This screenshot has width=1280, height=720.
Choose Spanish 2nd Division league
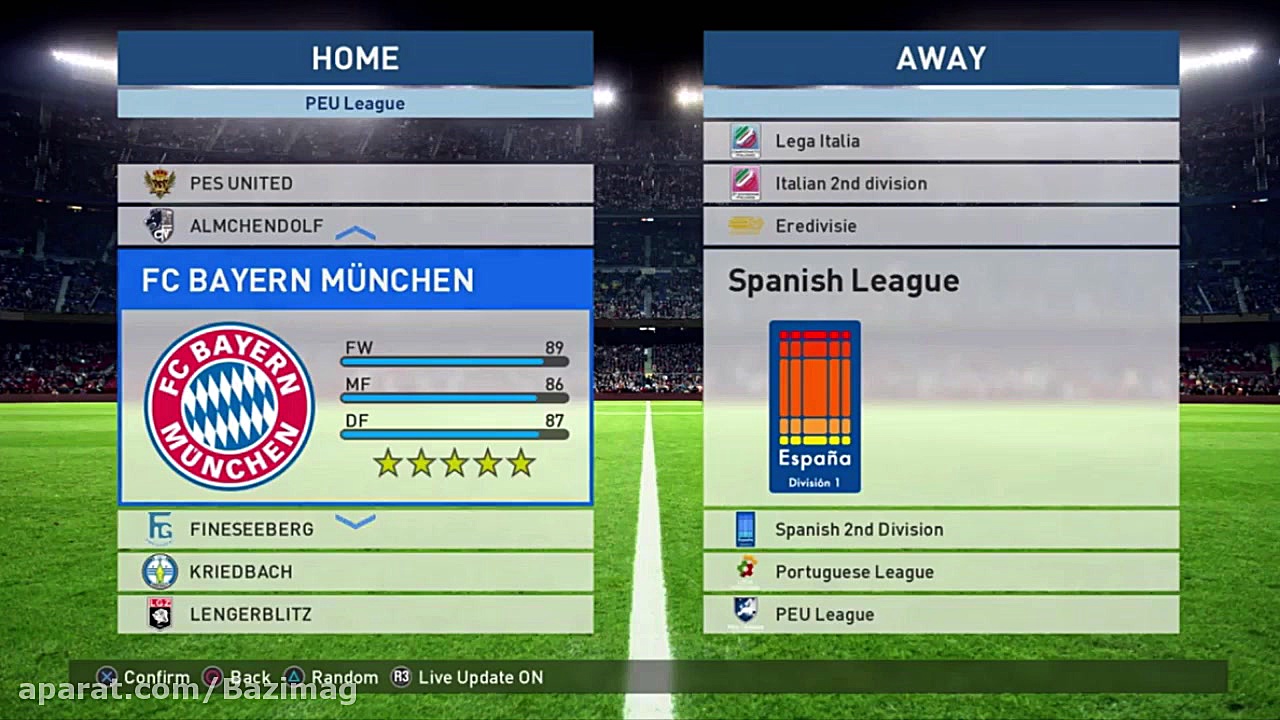(940, 529)
